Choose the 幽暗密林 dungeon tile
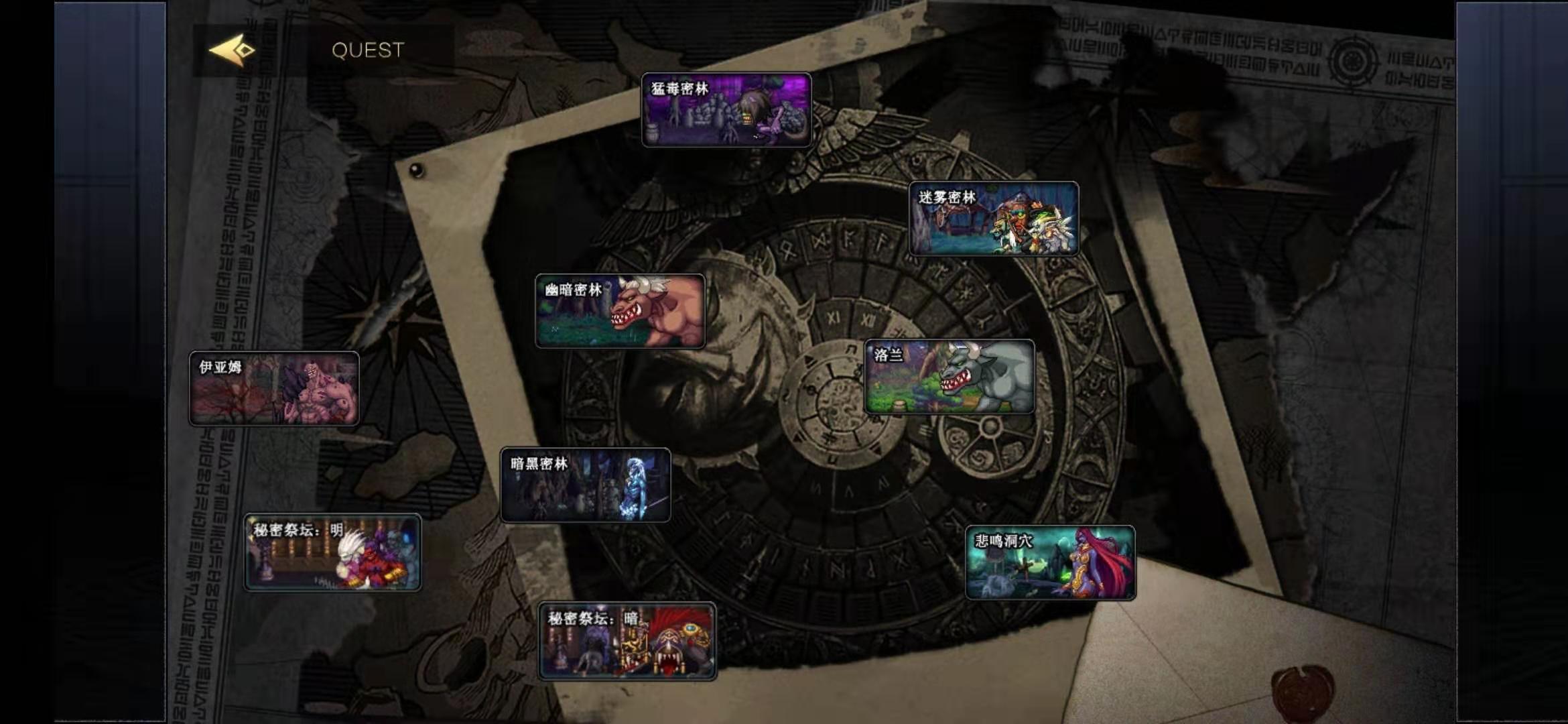This screenshot has width=1568, height=724. click(620, 311)
